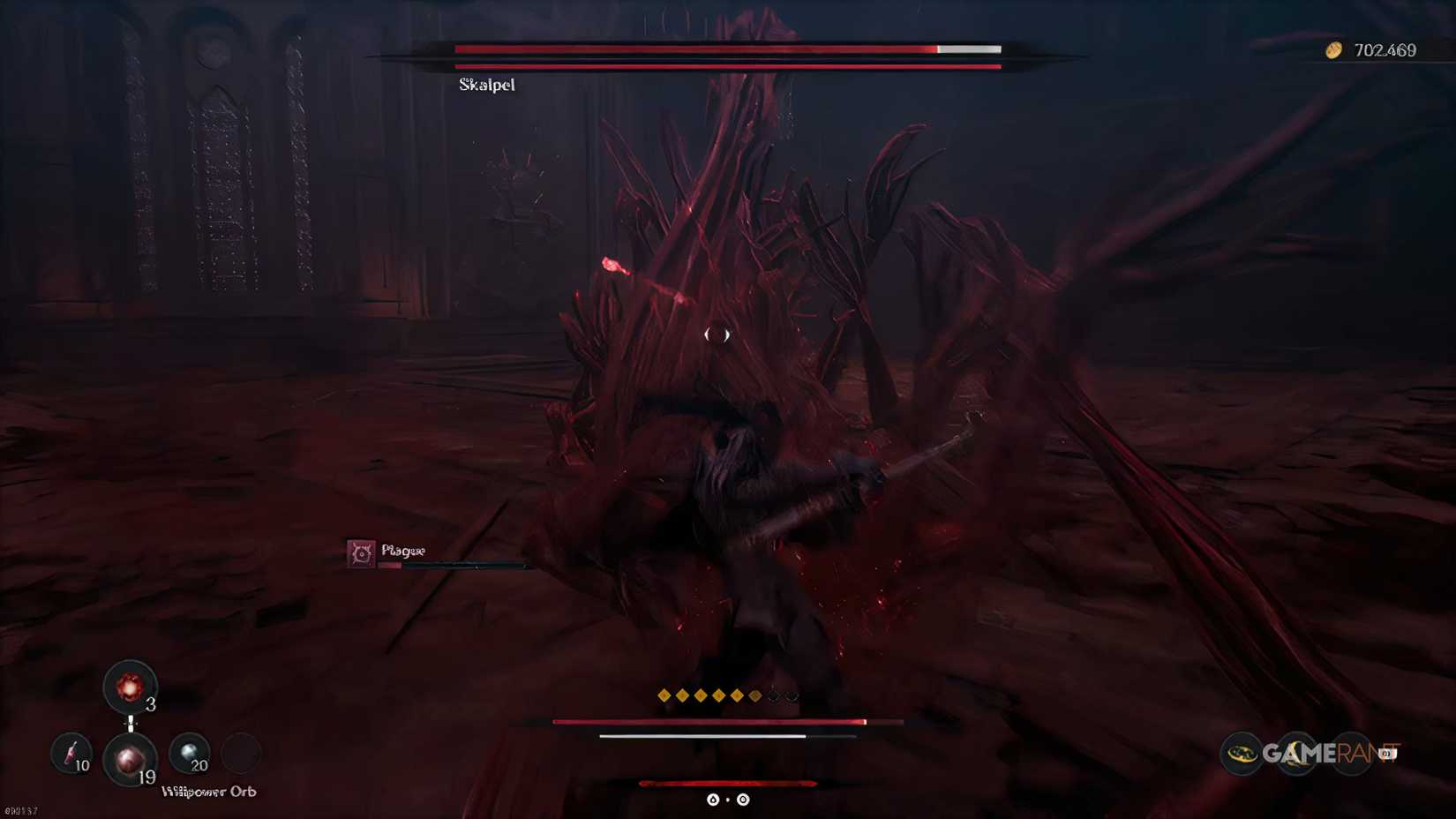This screenshot has width=1456, height=819.
Task: Toggle the first filled gold charge diamond
Action: point(664,695)
